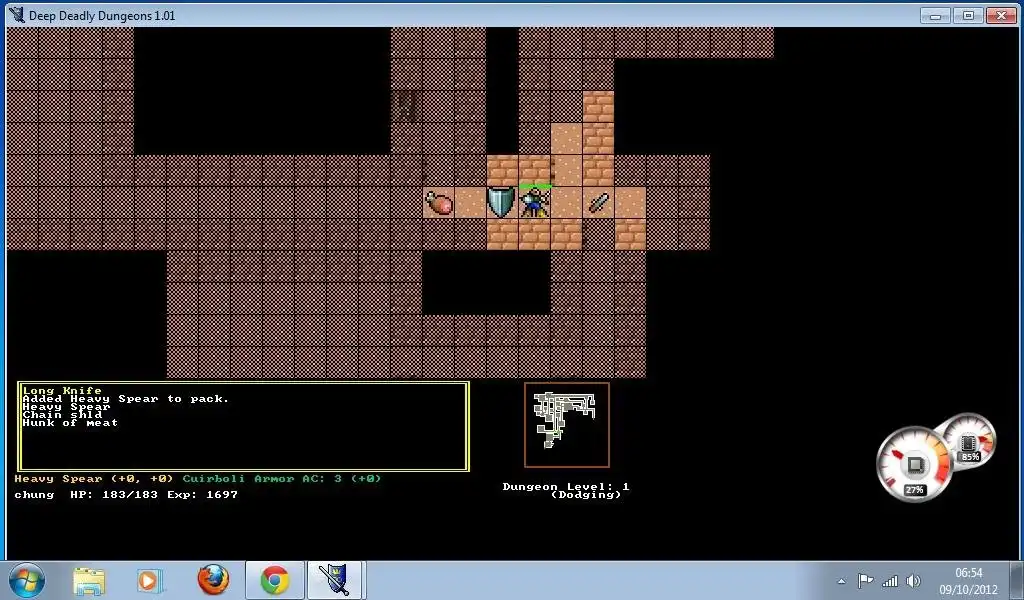Image resolution: width=1024 pixels, height=600 pixels.
Task: Close the Deep Deadly Dungeons window
Action: [1000, 15]
